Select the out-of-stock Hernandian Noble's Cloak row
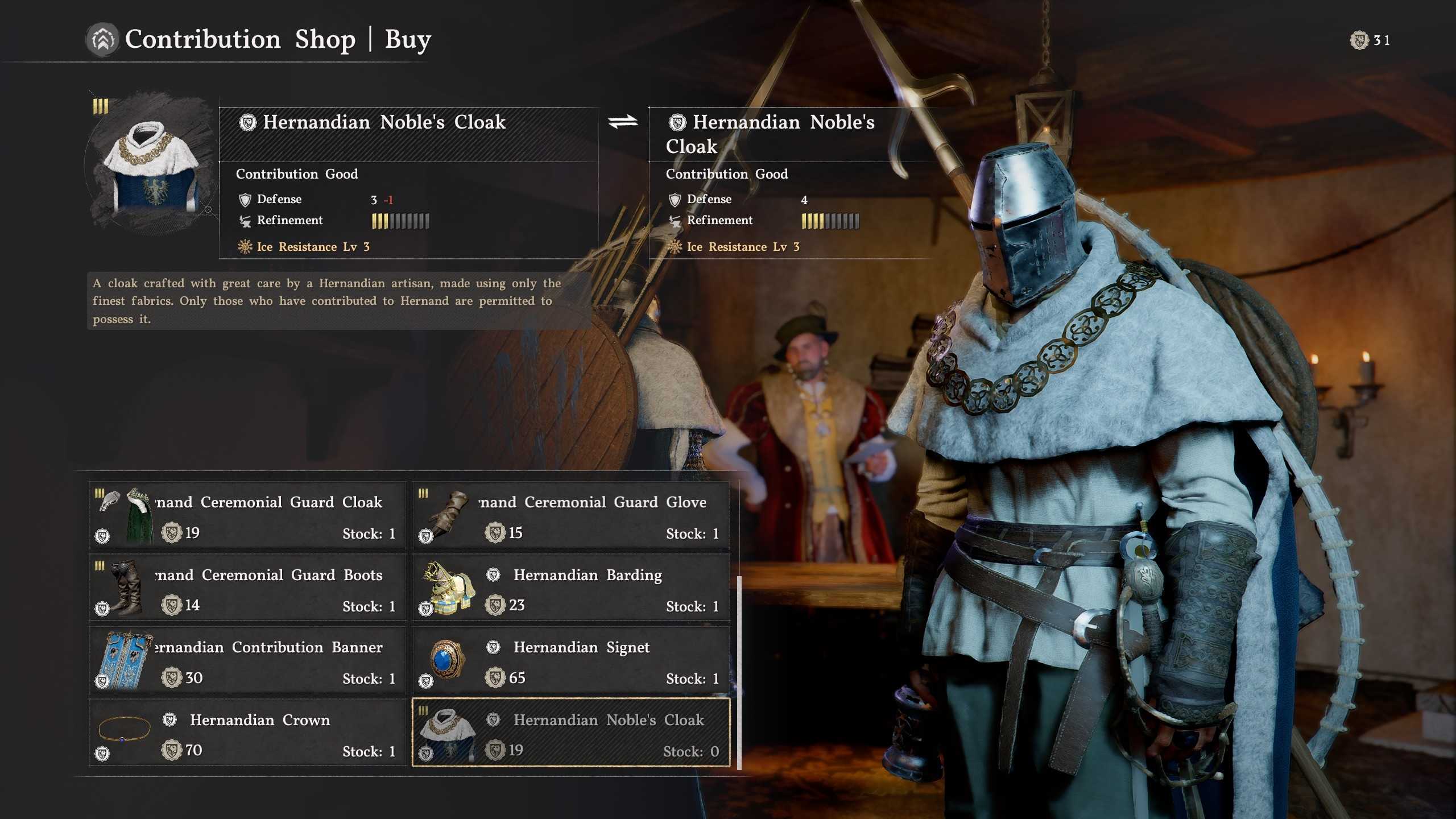Viewport: 1456px width, 819px height. point(571,733)
